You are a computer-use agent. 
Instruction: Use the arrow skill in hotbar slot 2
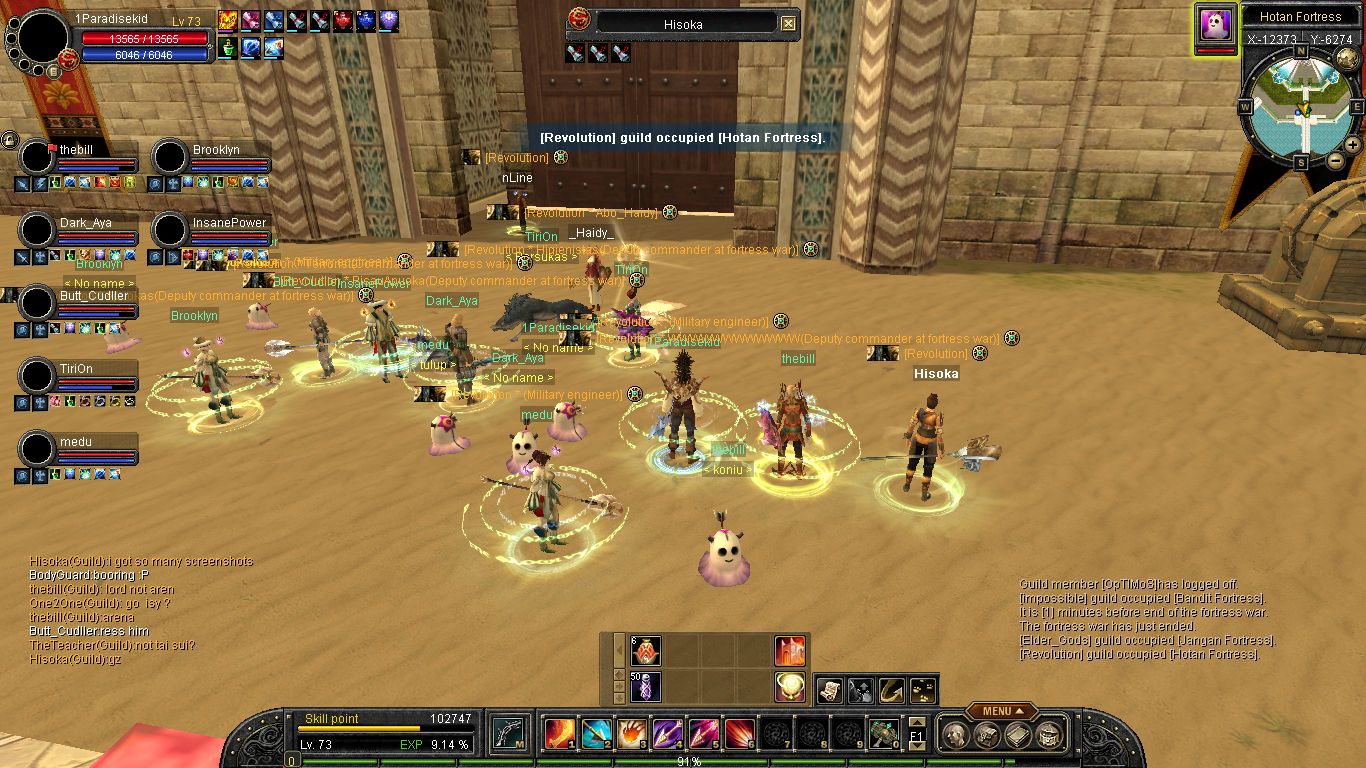pyautogui.click(x=596, y=735)
